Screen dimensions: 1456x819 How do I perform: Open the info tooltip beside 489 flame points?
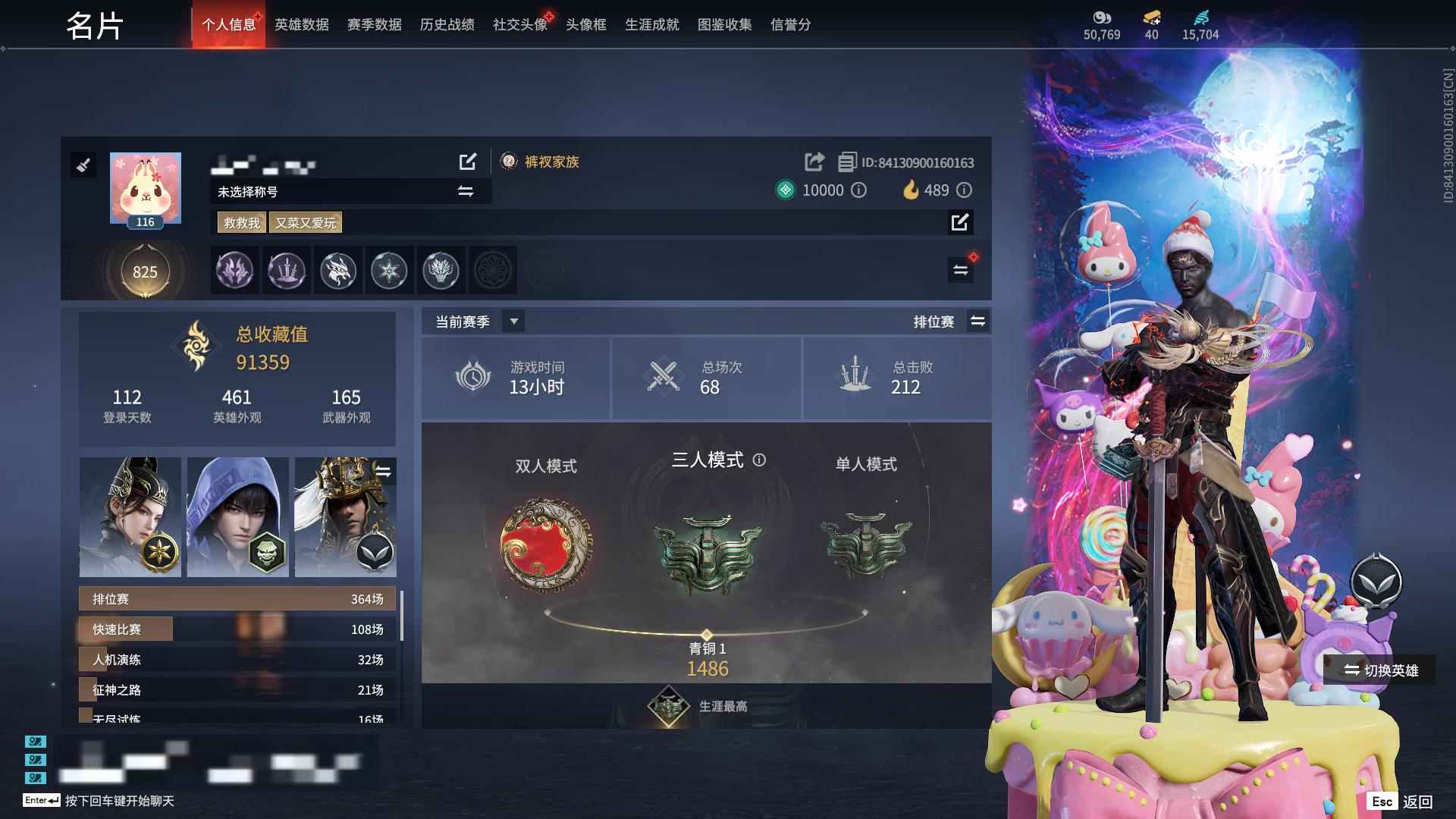coord(965,190)
